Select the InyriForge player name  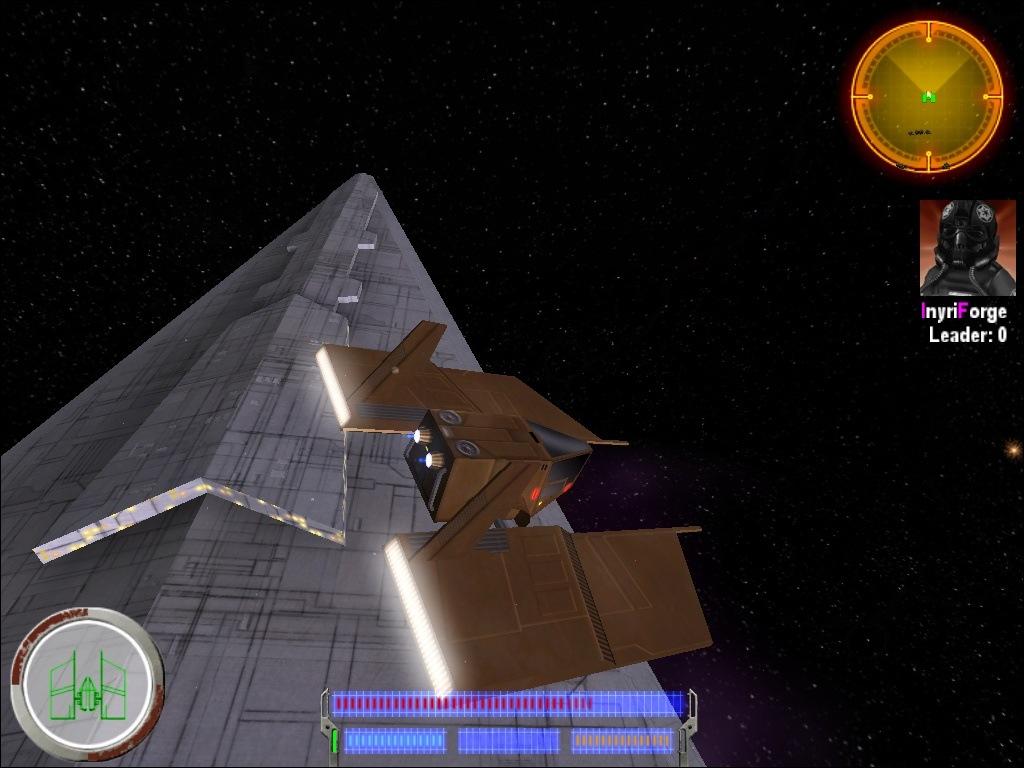[x=963, y=312]
